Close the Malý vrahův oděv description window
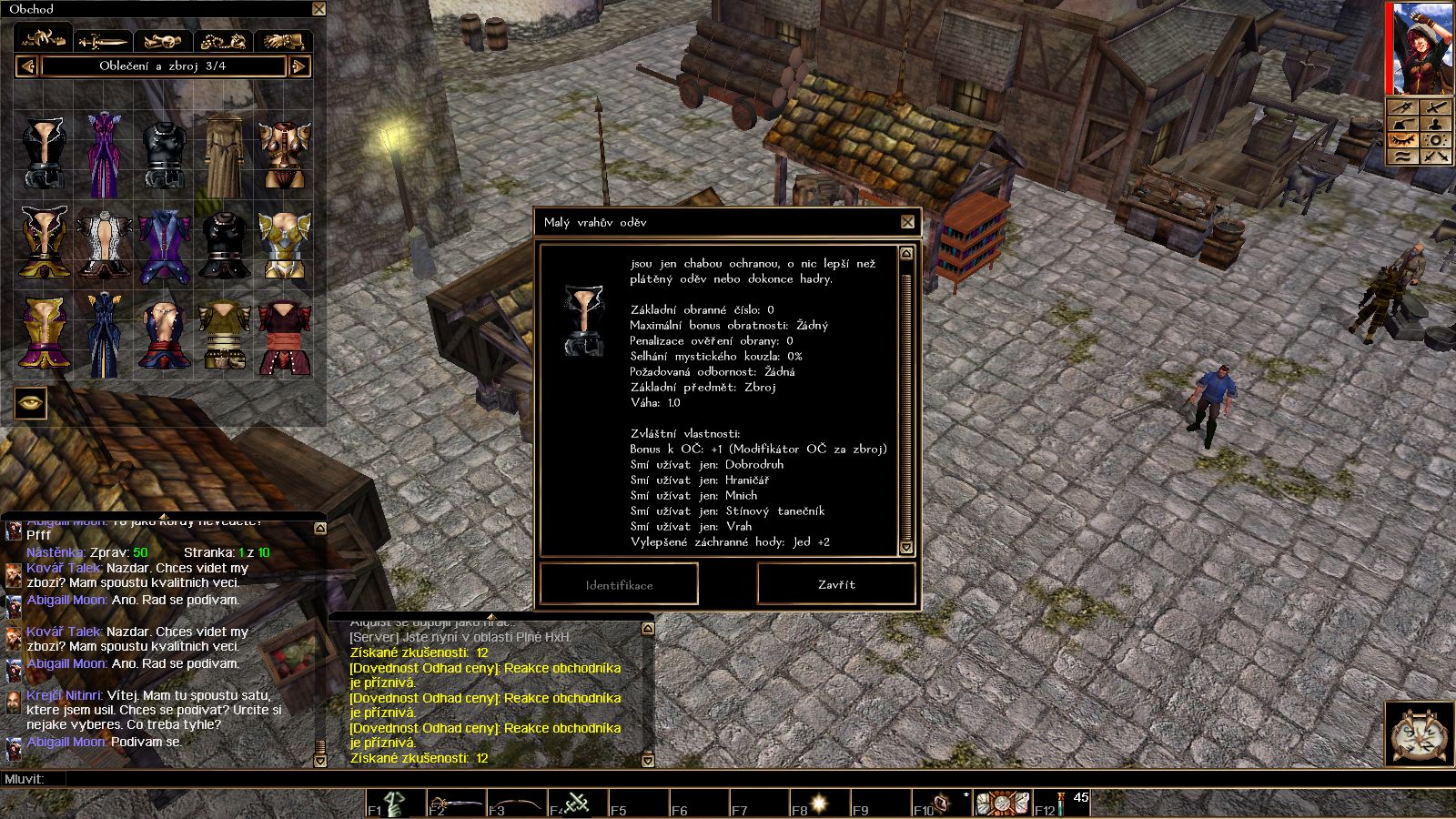Image resolution: width=1456 pixels, height=819 pixels. point(907,222)
